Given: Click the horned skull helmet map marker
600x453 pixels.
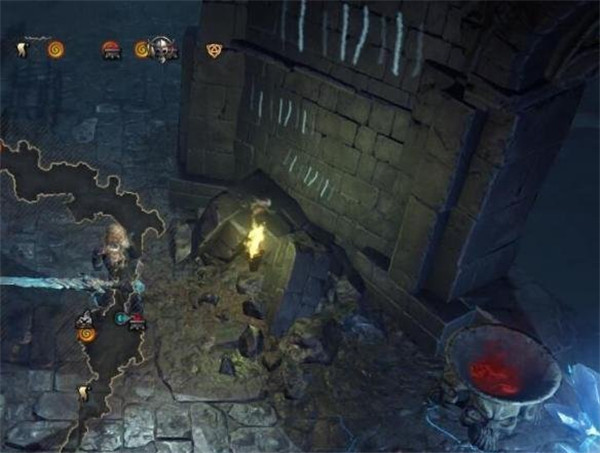Looking at the screenshot, I should 163,48.
